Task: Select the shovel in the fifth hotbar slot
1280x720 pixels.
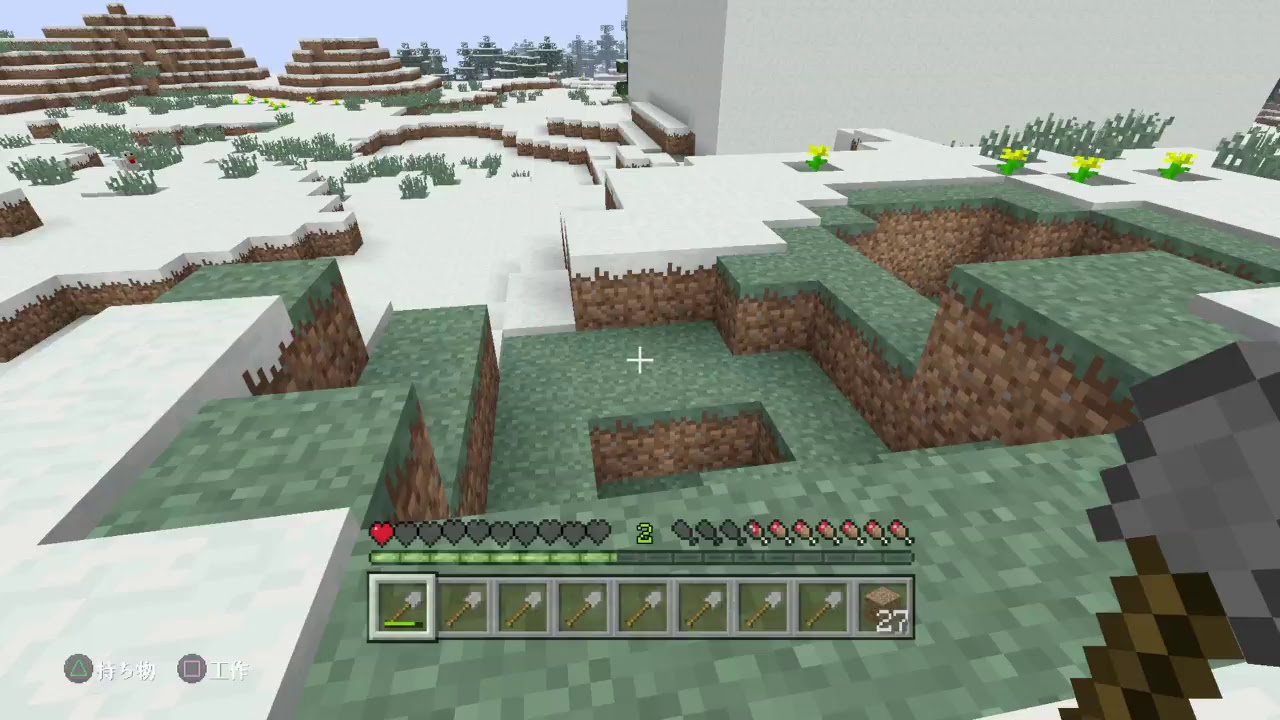Action: pyautogui.click(x=641, y=604)
